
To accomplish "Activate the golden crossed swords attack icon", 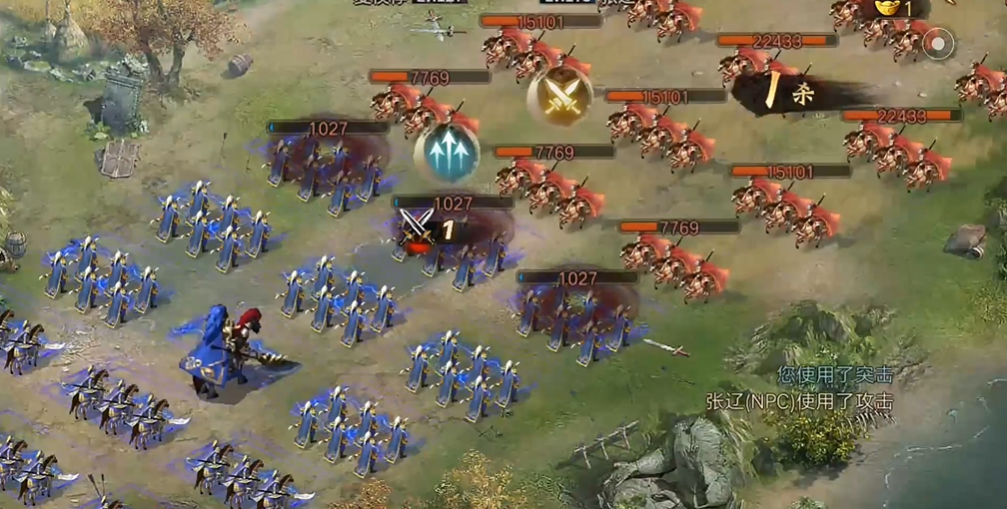I will (560, 95).
